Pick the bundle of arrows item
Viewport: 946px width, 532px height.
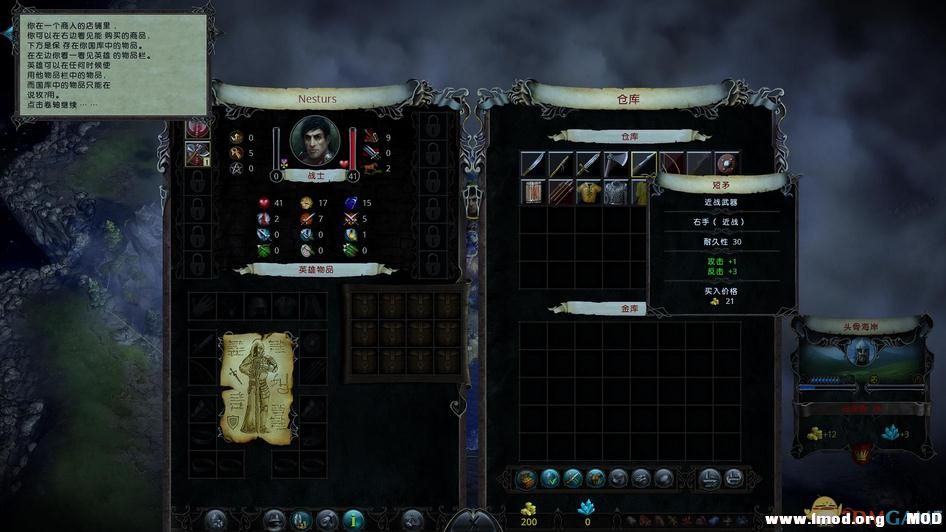[560, 192]
